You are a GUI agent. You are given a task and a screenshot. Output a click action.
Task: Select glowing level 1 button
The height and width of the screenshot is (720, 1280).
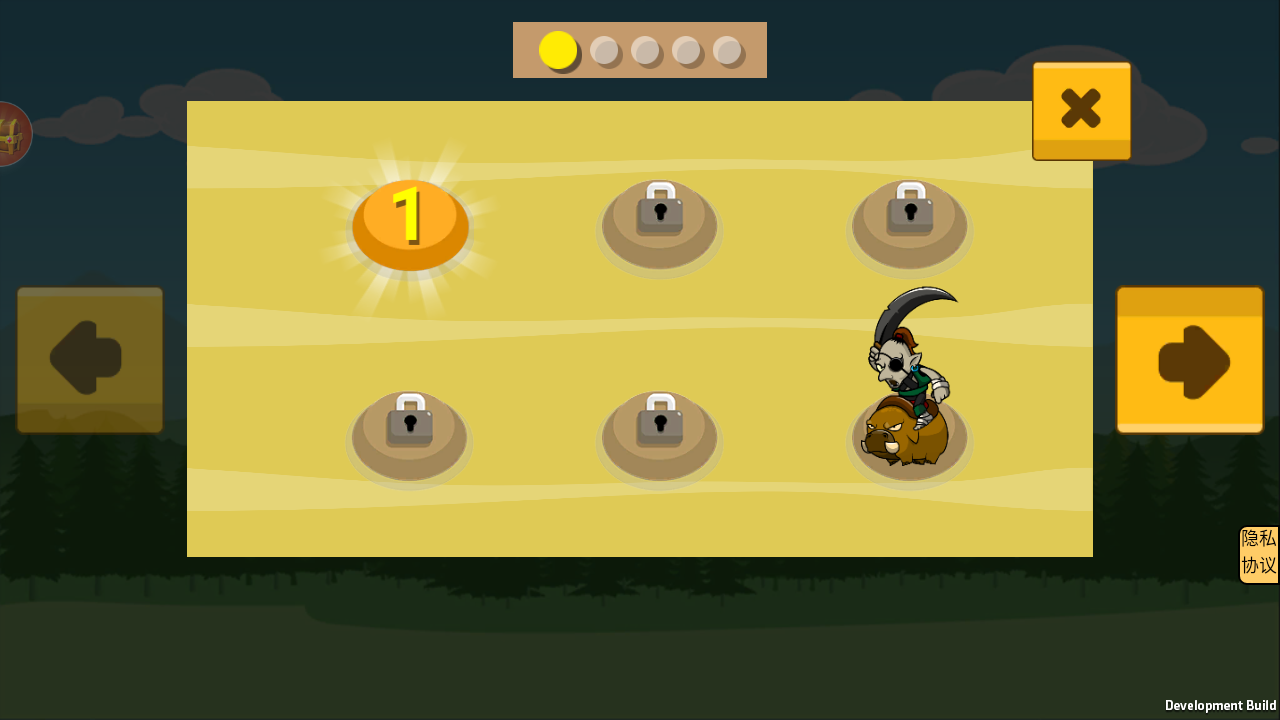tap(410, 224)
